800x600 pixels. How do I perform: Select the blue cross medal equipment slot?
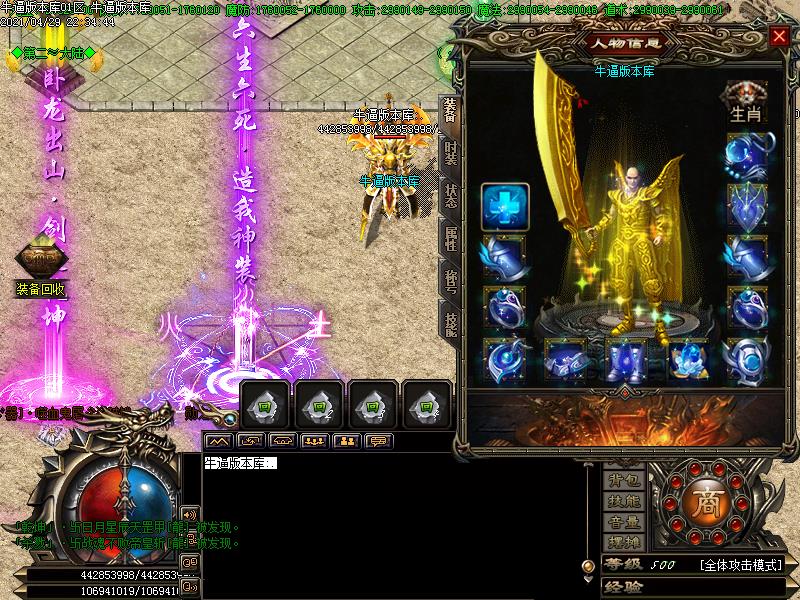tap(505, 207)
